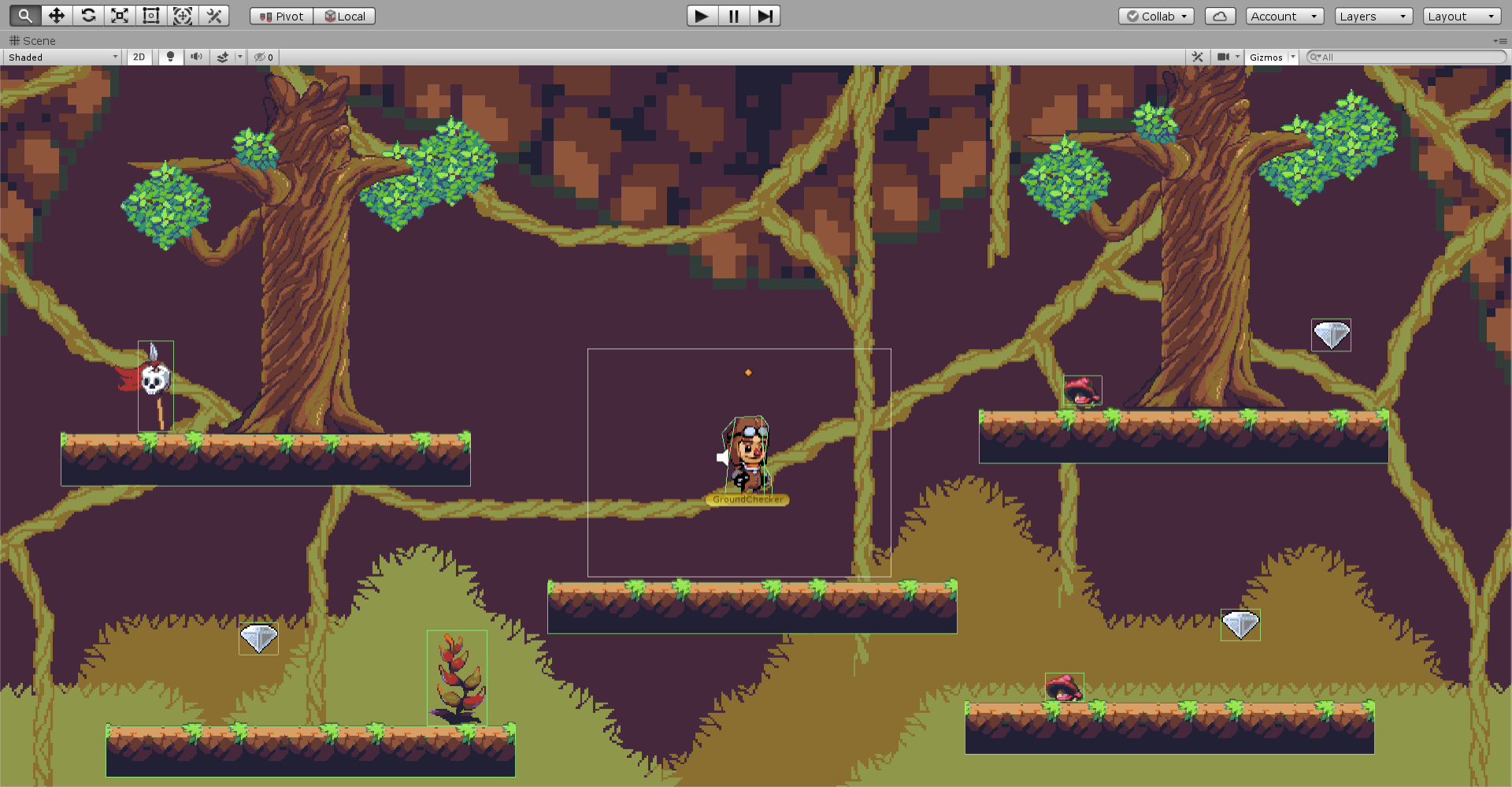Open the custom editor tools wrench icon

tap(213, 15)
